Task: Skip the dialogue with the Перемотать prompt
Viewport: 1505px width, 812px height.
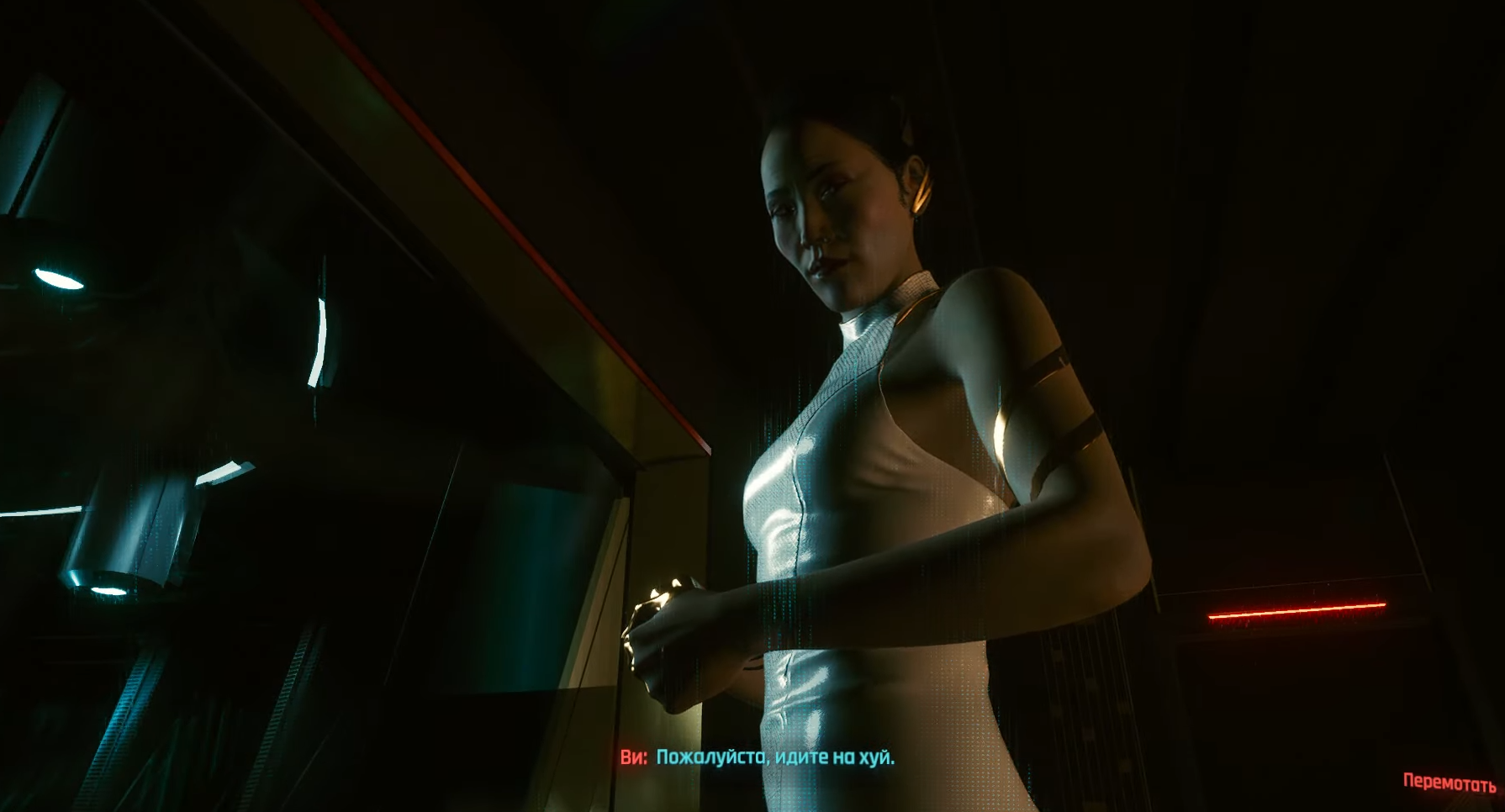Action: pos(1449,783)
